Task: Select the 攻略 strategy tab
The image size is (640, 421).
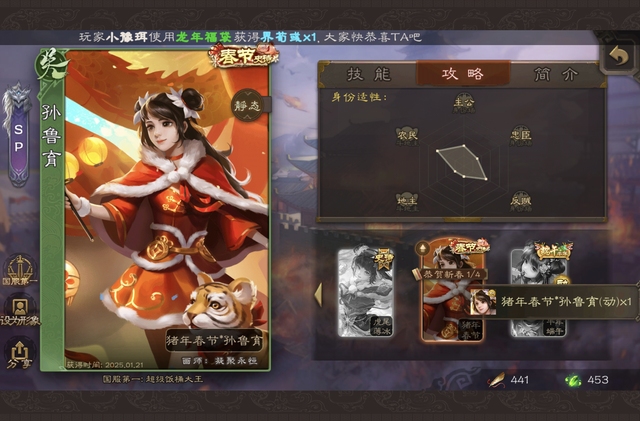Action: pyautogui.click(x=463, y=74)
